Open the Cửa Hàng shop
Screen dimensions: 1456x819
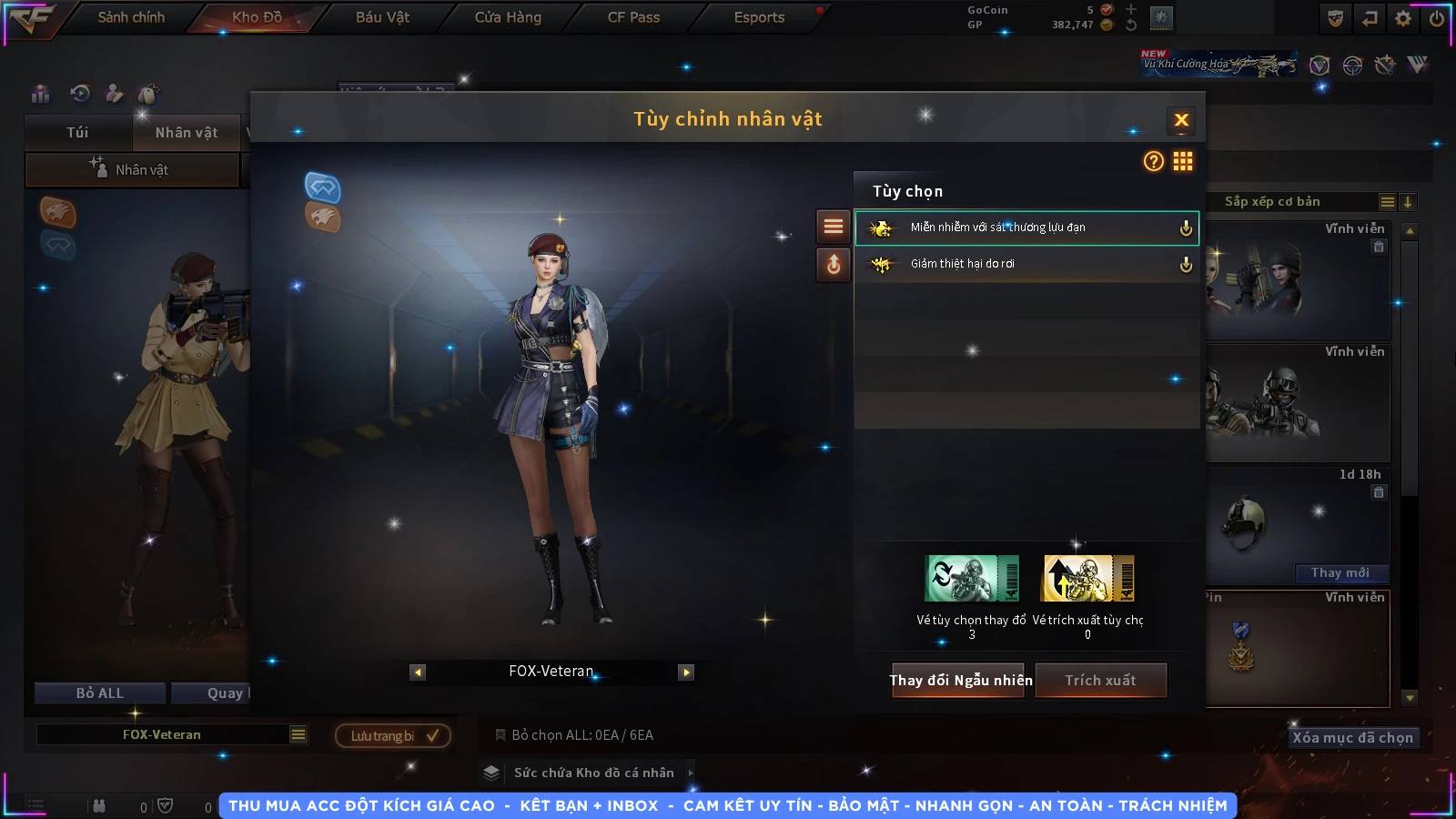pyautogui.click(x=508, y=17)
